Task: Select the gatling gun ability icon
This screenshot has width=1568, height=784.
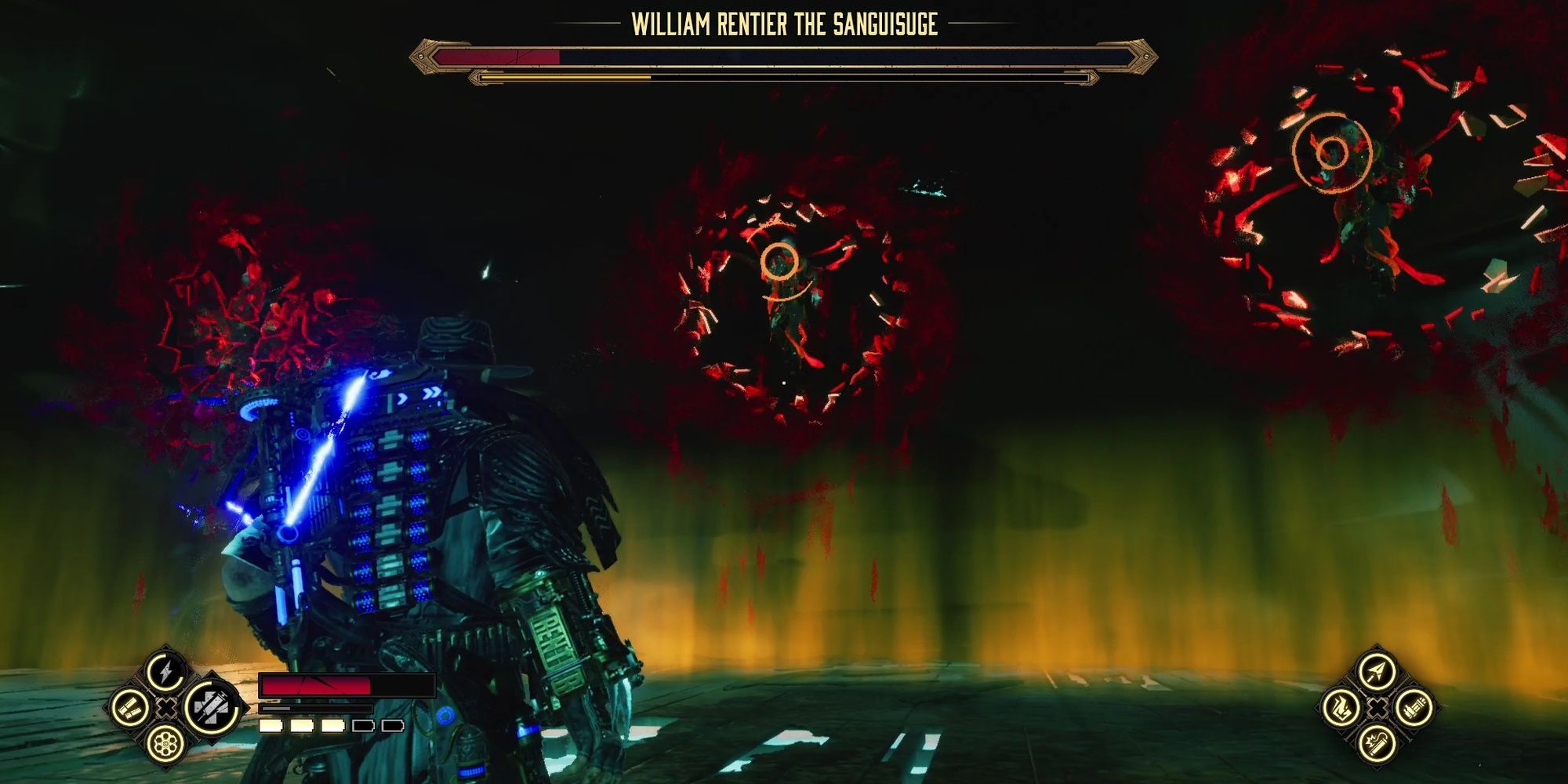Action: (x=1414, y=710)
